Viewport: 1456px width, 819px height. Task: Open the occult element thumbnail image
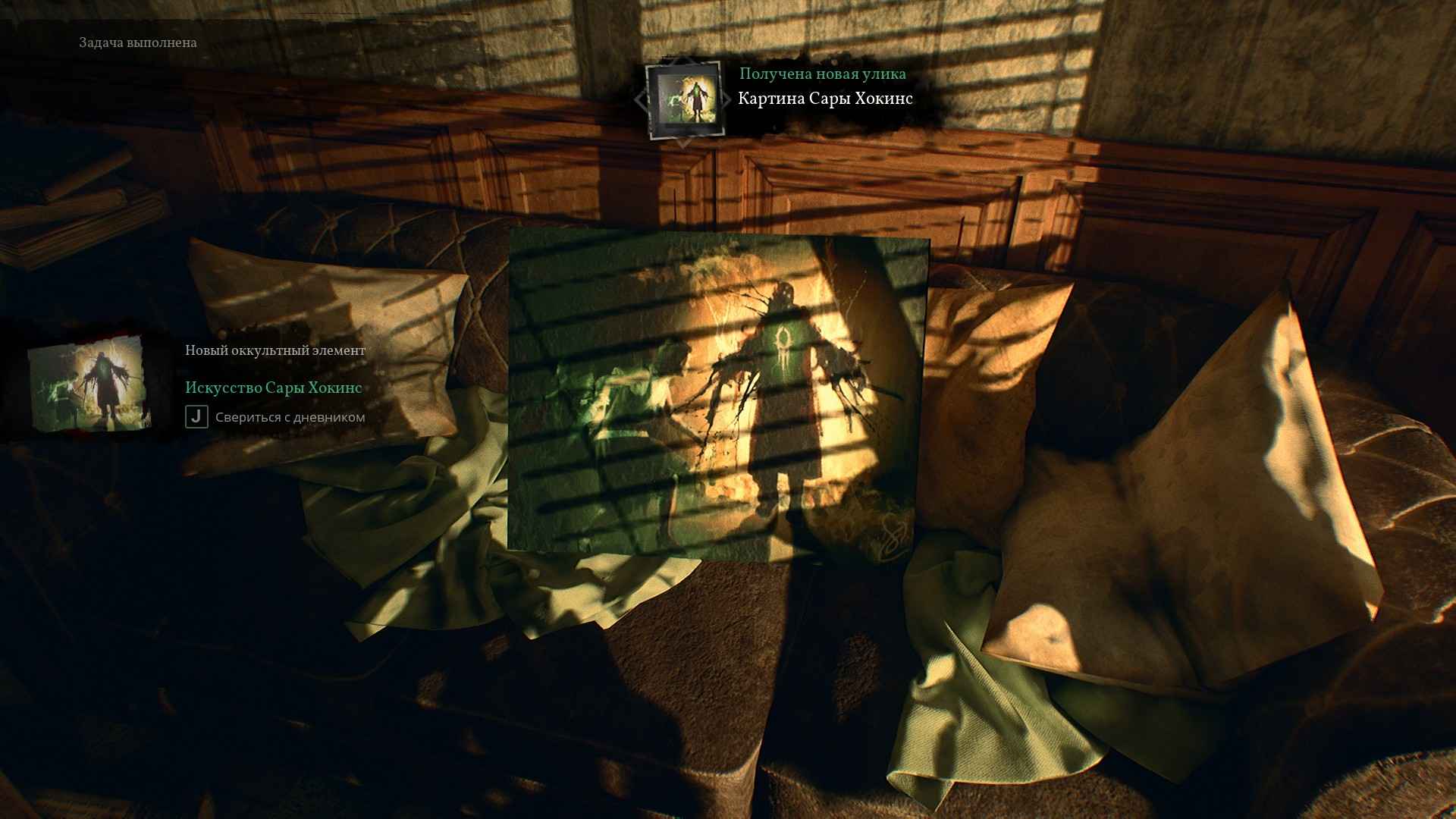point(89,384)
